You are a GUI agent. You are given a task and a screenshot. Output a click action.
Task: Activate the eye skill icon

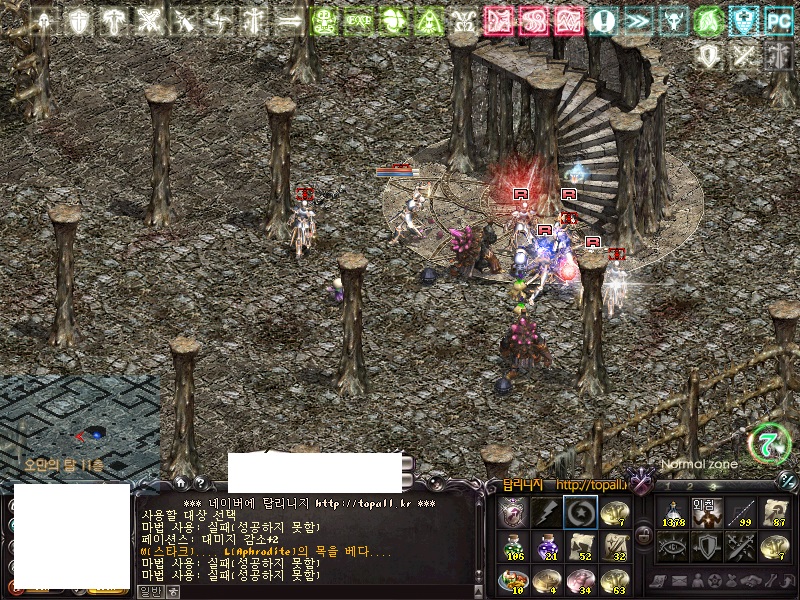pyautogui.click(x=672, y=546)
